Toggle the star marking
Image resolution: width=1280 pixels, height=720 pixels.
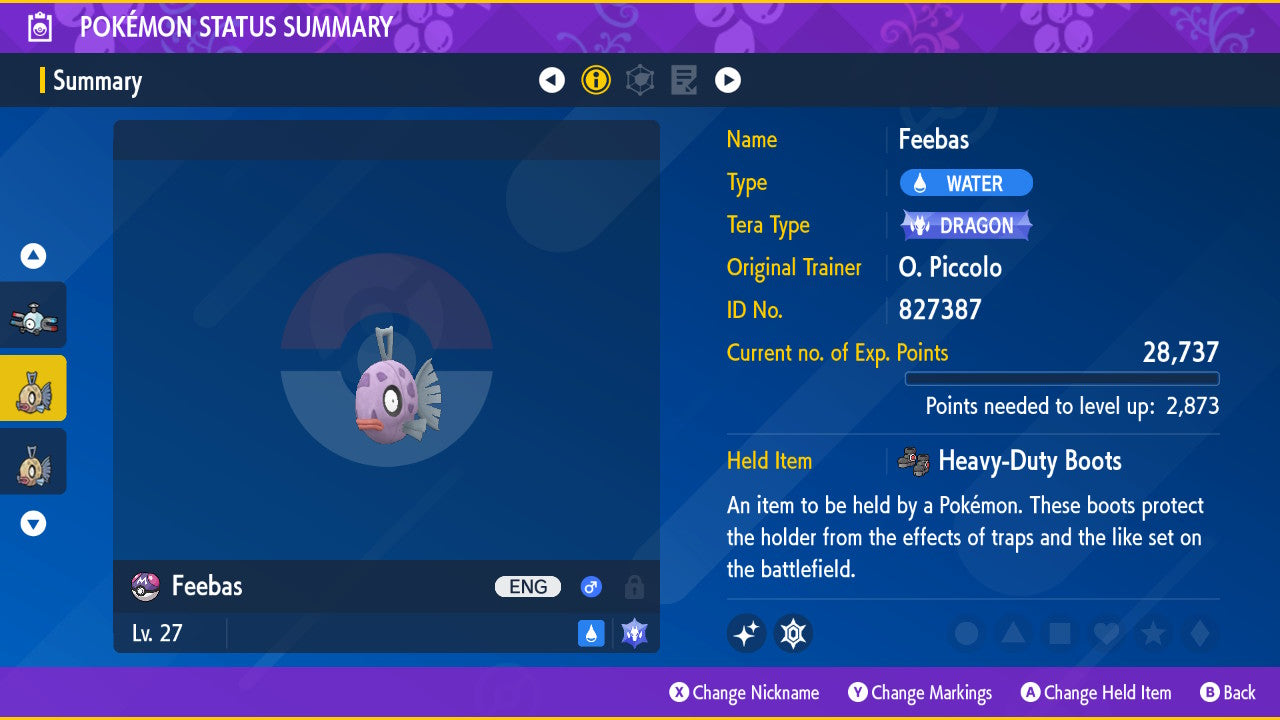click(1151, 633)
